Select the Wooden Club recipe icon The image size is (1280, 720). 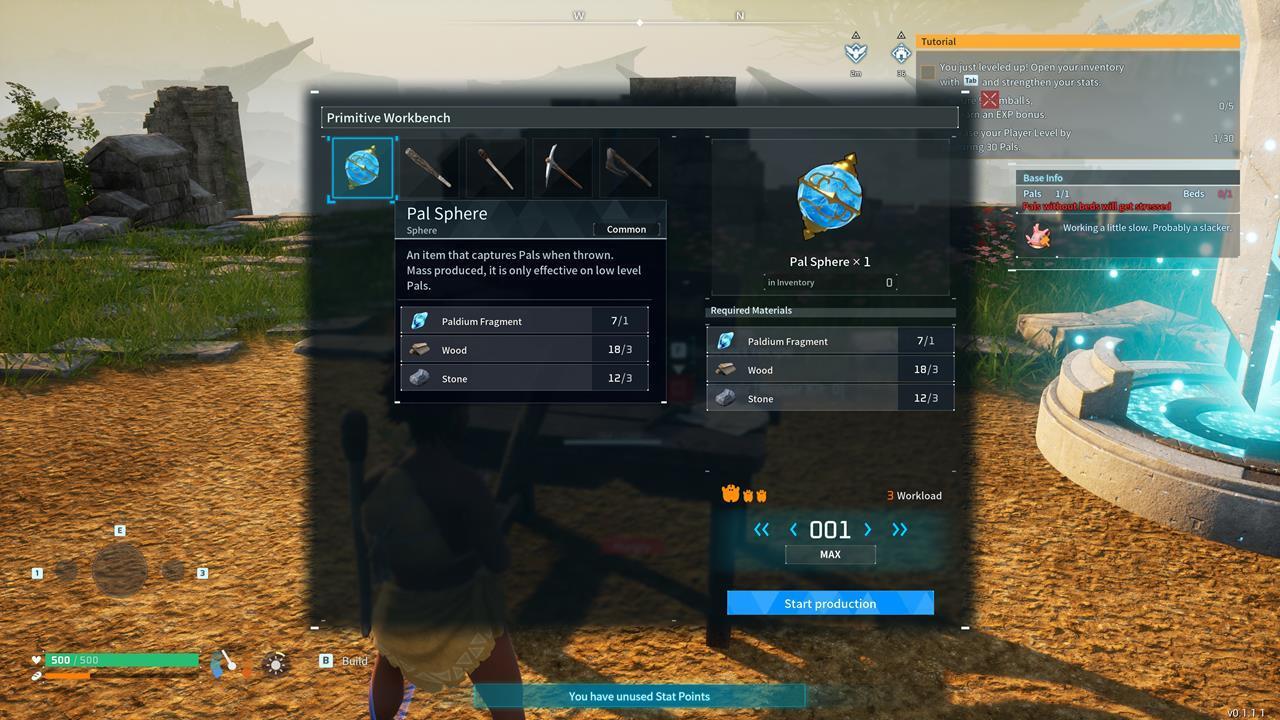coord(428,167)
